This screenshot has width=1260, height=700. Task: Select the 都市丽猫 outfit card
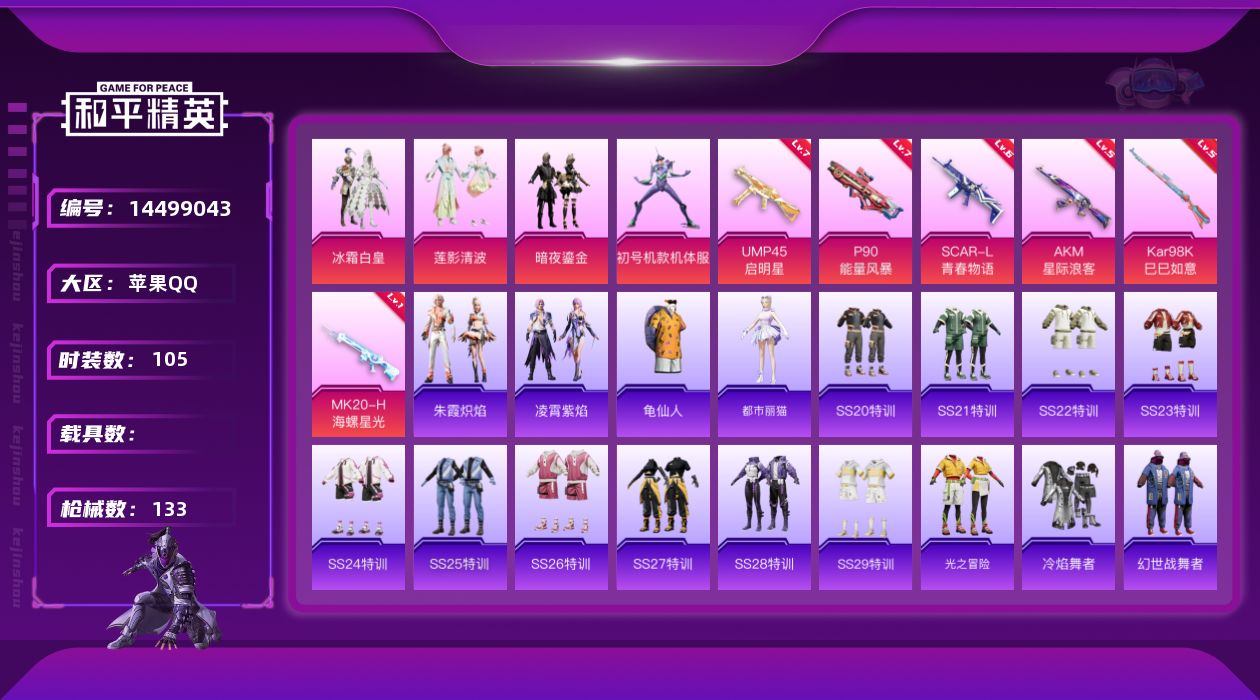(x=764, y=364)
